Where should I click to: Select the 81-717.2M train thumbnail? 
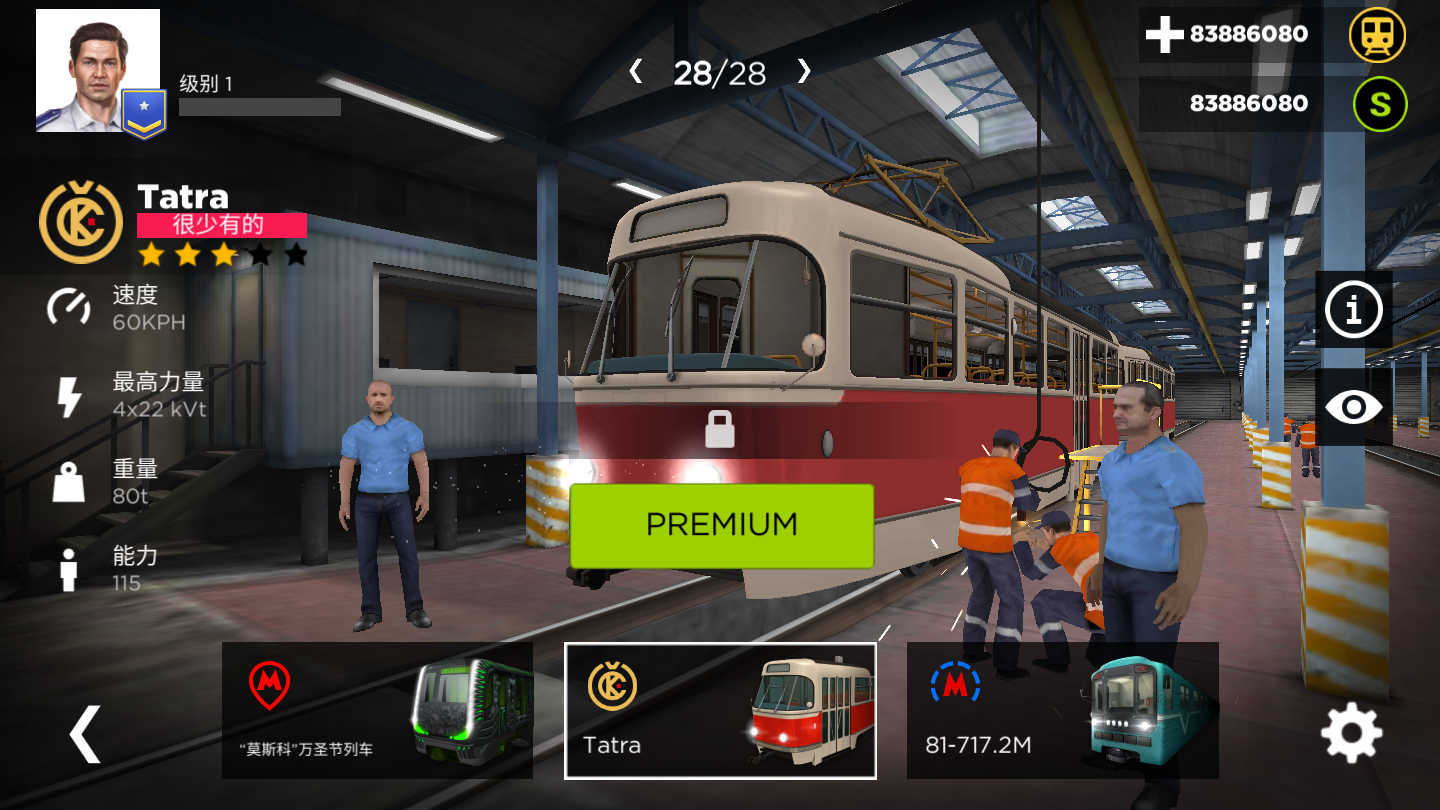tap(1062, 710)
